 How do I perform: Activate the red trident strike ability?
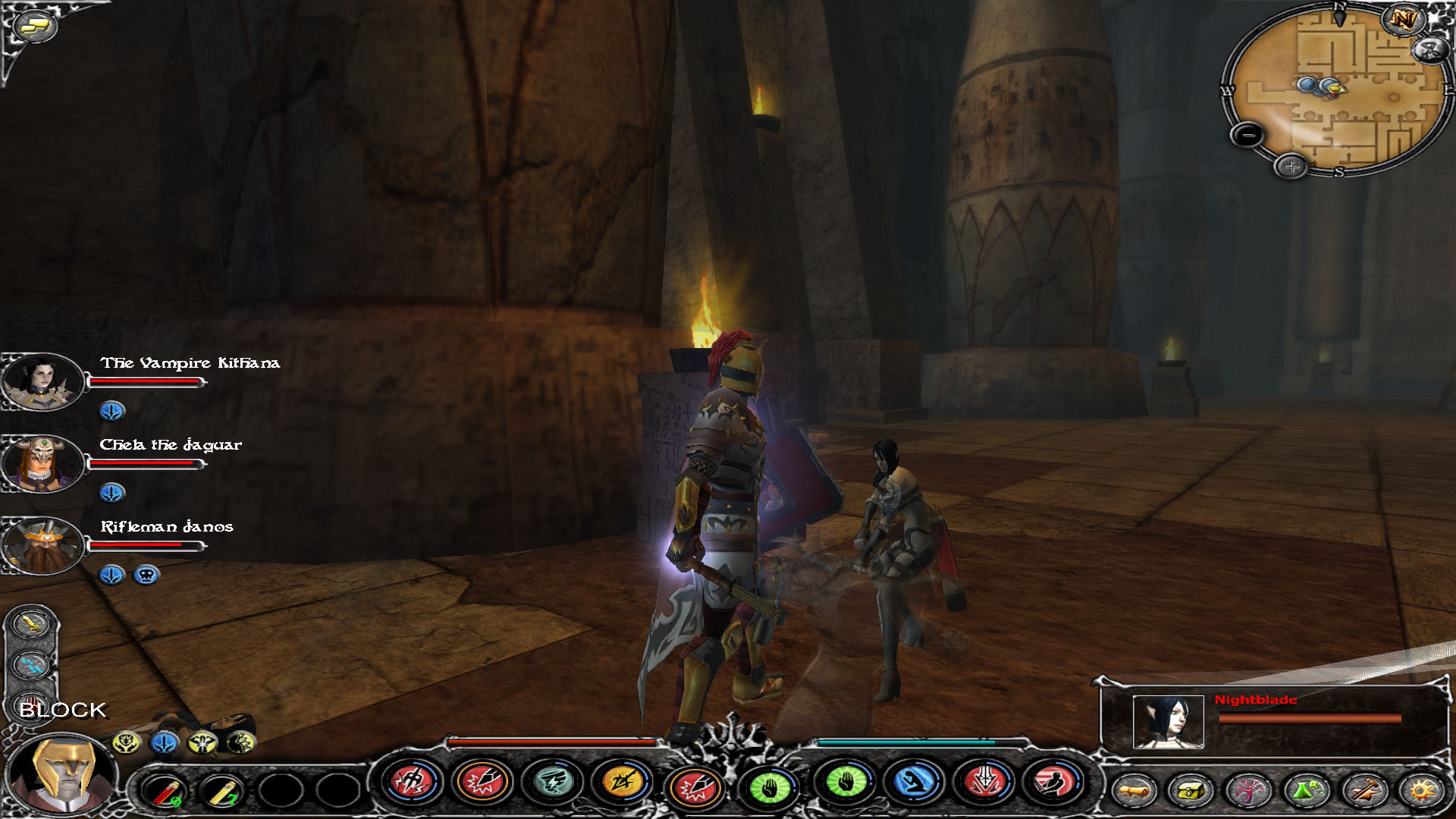pos(412,782)
